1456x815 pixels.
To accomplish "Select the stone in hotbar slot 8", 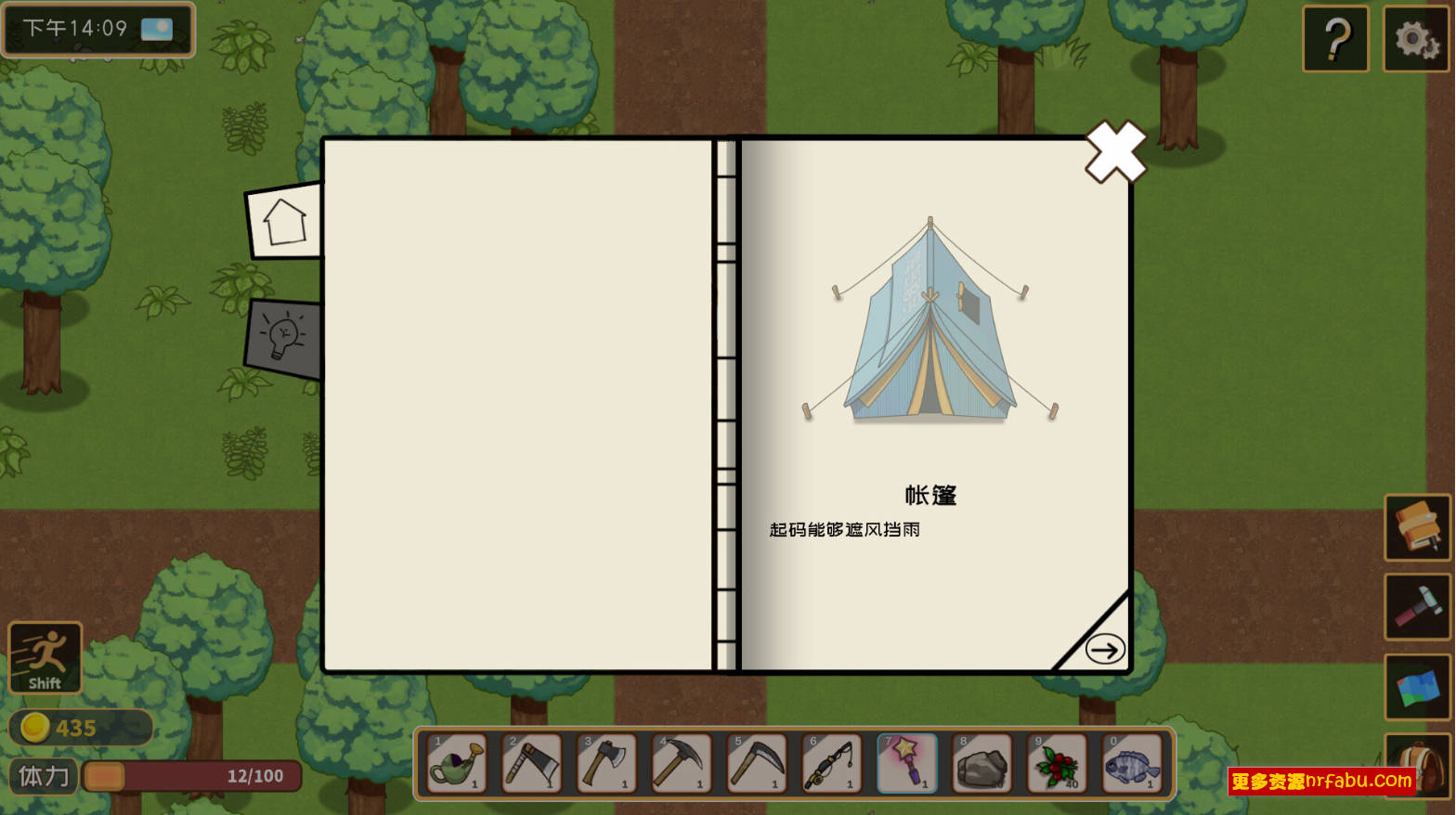I will pyautogui.click(x=981, y=763).
